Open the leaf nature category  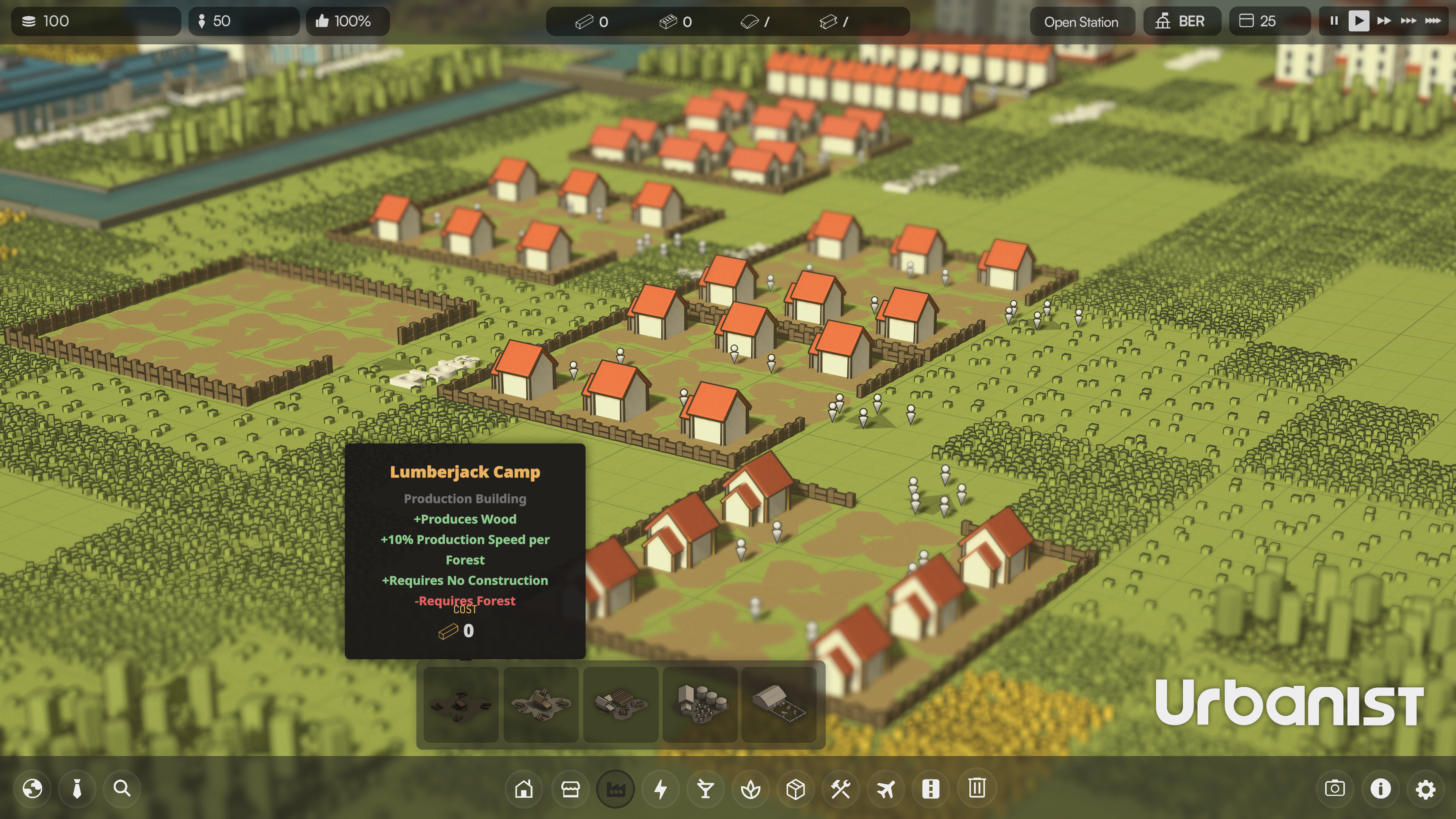[x=751, y=789]
